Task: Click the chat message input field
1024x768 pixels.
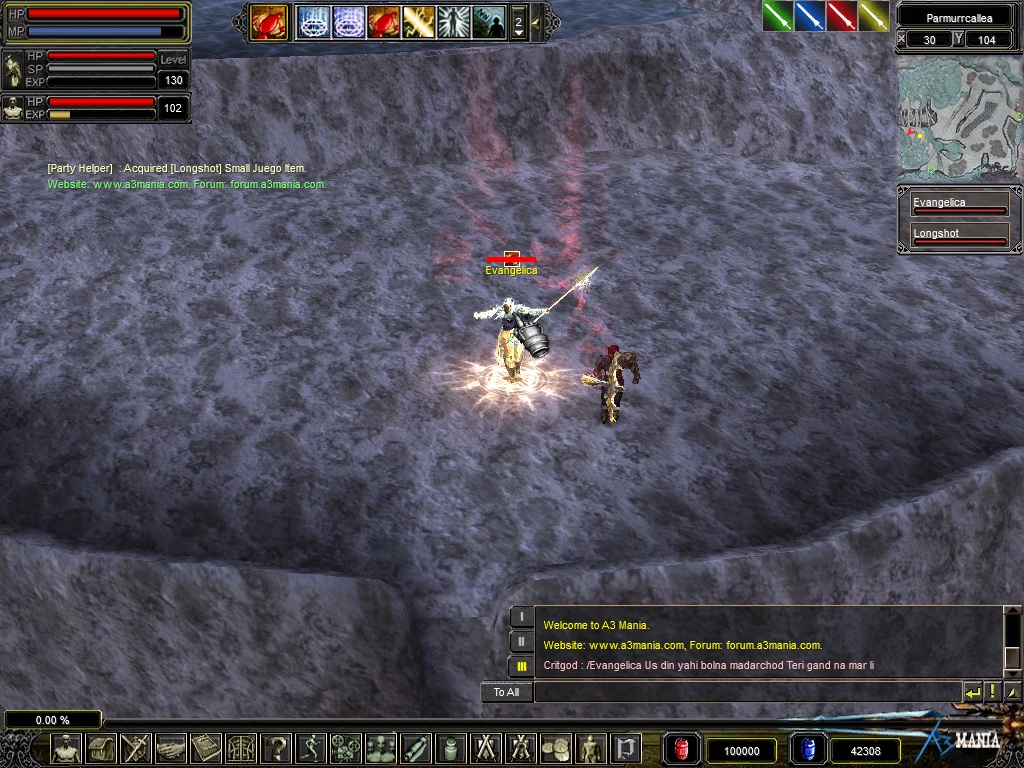Action: tap(747, 692)
